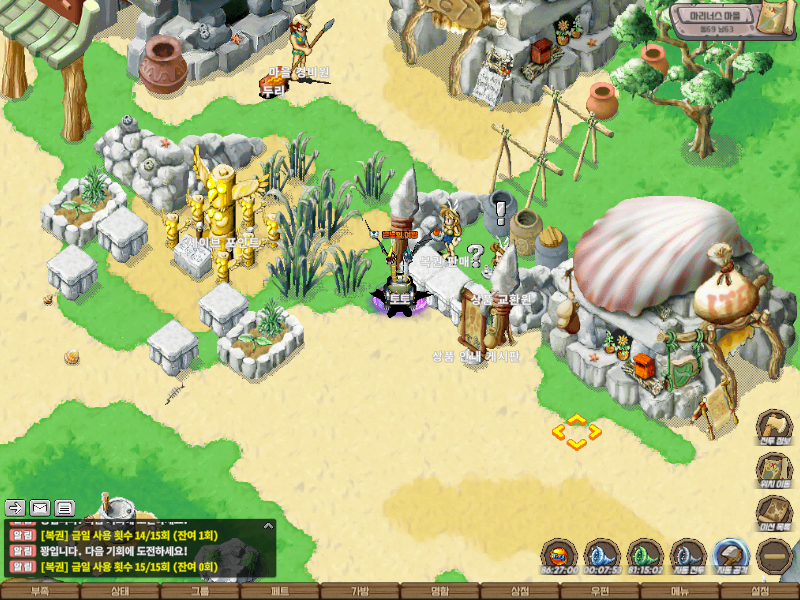Open 미션 목록 scroll icon
Image resolution: width=800 pixels, height=600 pixels.
point(773,513)
